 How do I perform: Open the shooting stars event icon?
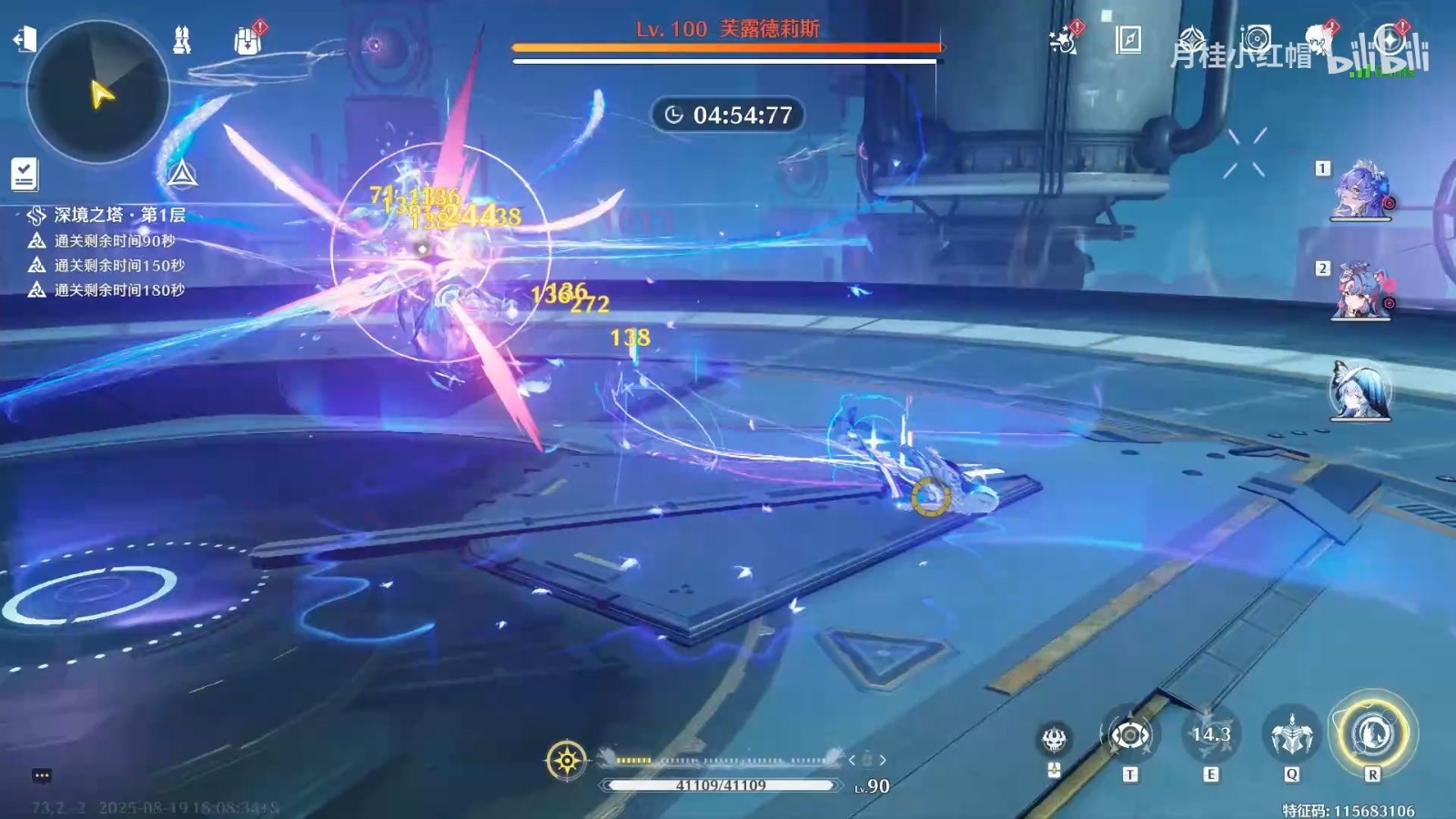1063,40
